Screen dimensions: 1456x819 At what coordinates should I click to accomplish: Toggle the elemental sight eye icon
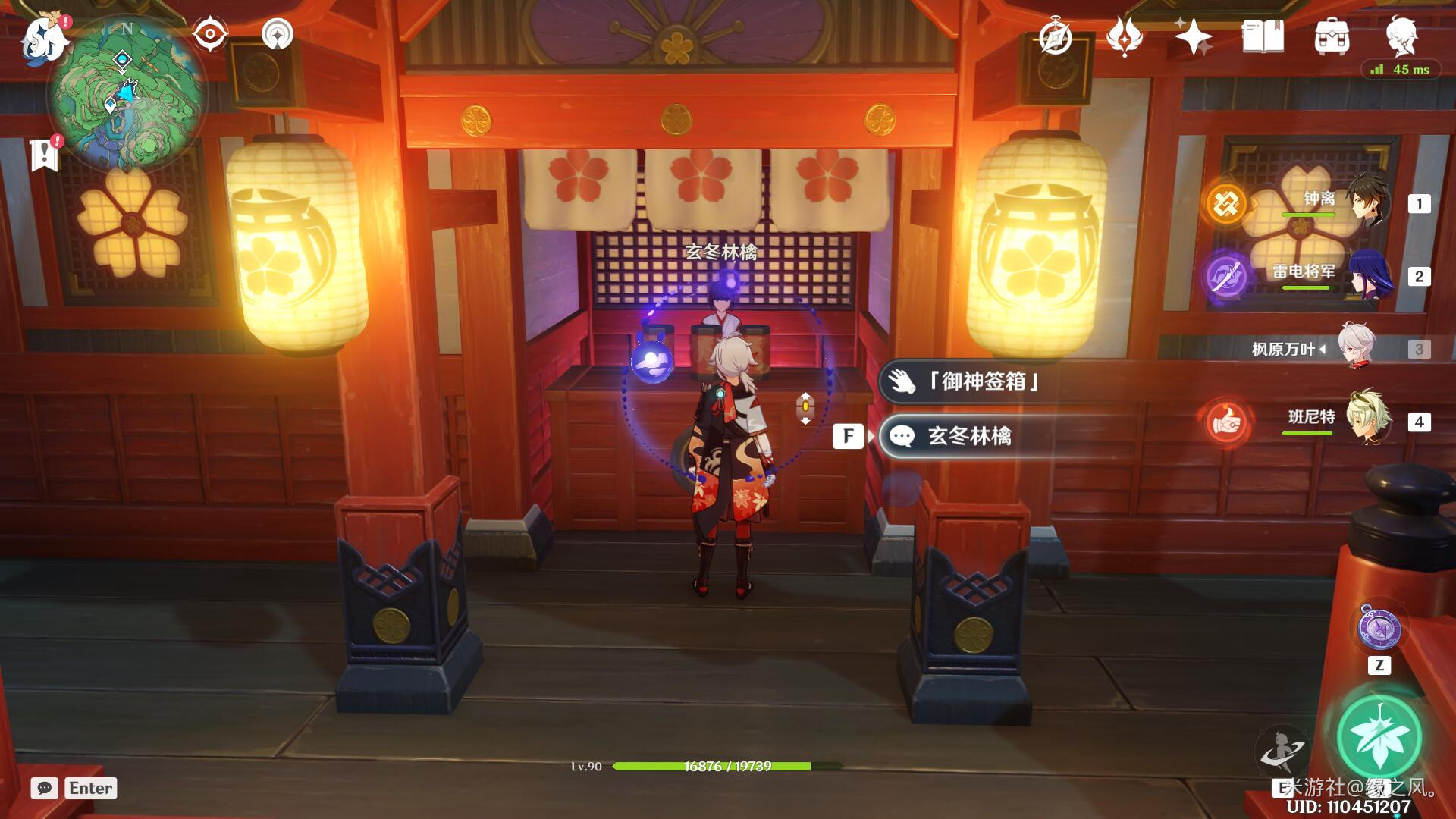210,34
